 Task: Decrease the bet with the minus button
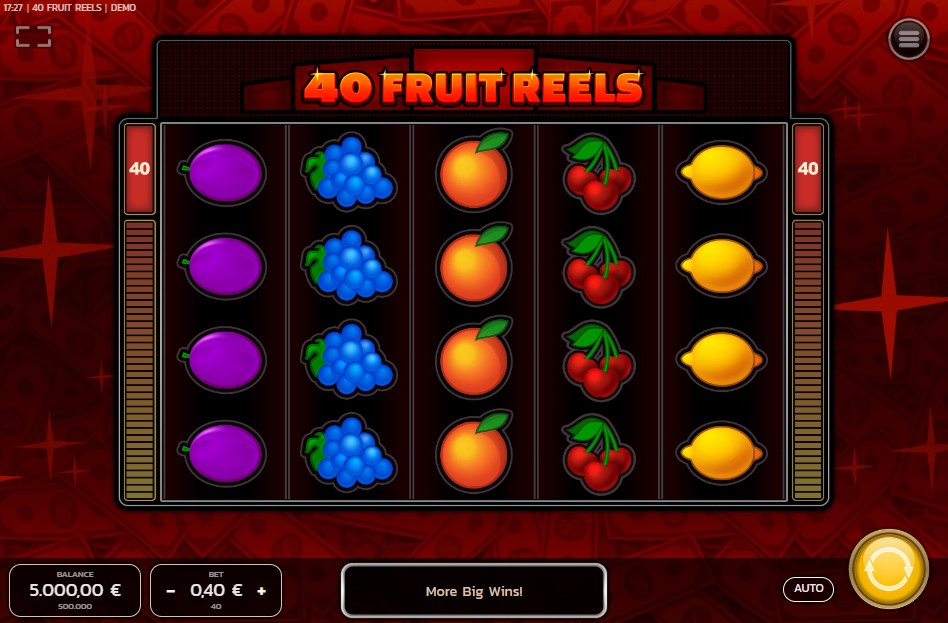click(x=171, y=591)
